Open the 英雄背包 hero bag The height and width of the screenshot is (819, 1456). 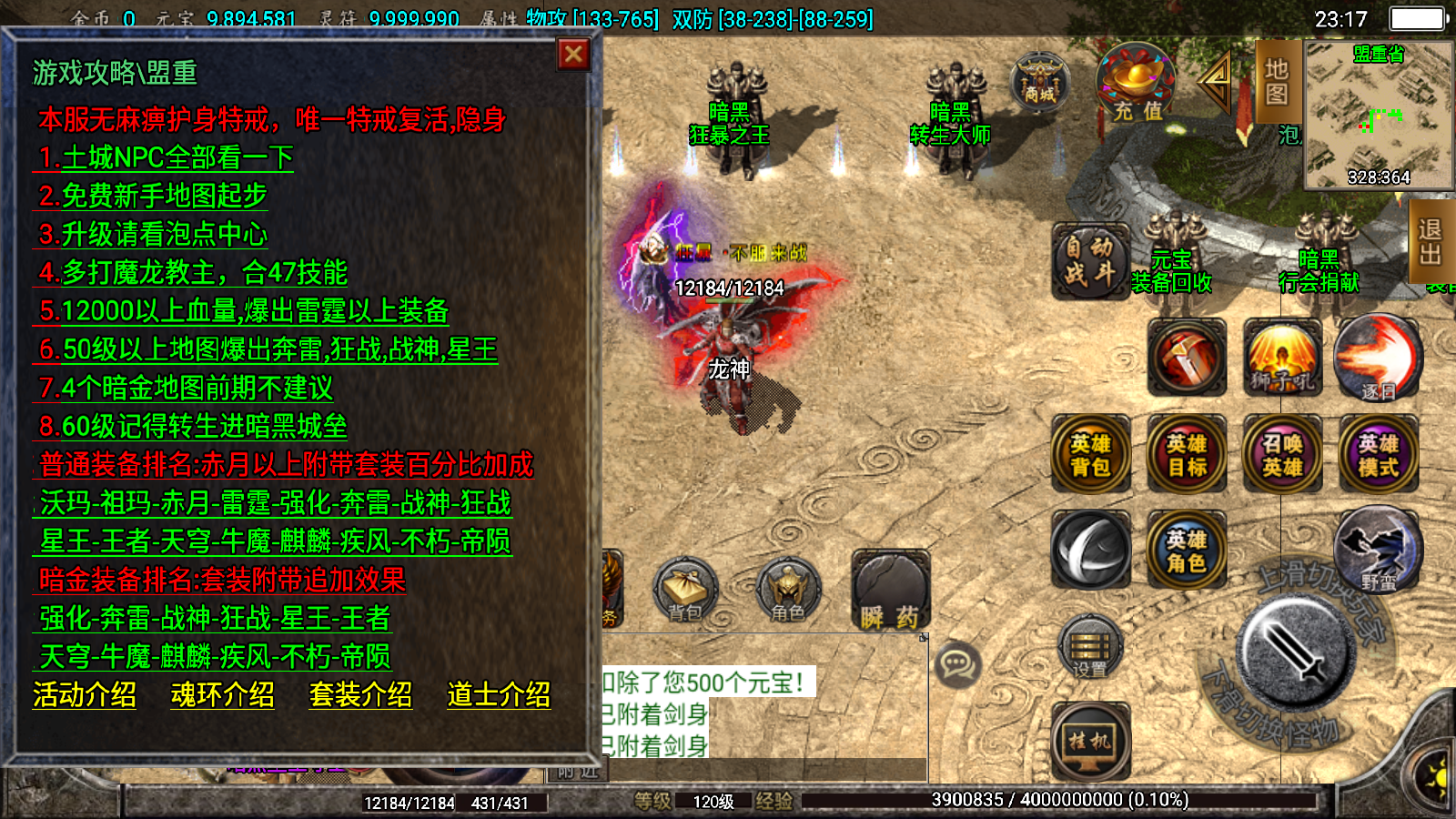point(1090,454)
